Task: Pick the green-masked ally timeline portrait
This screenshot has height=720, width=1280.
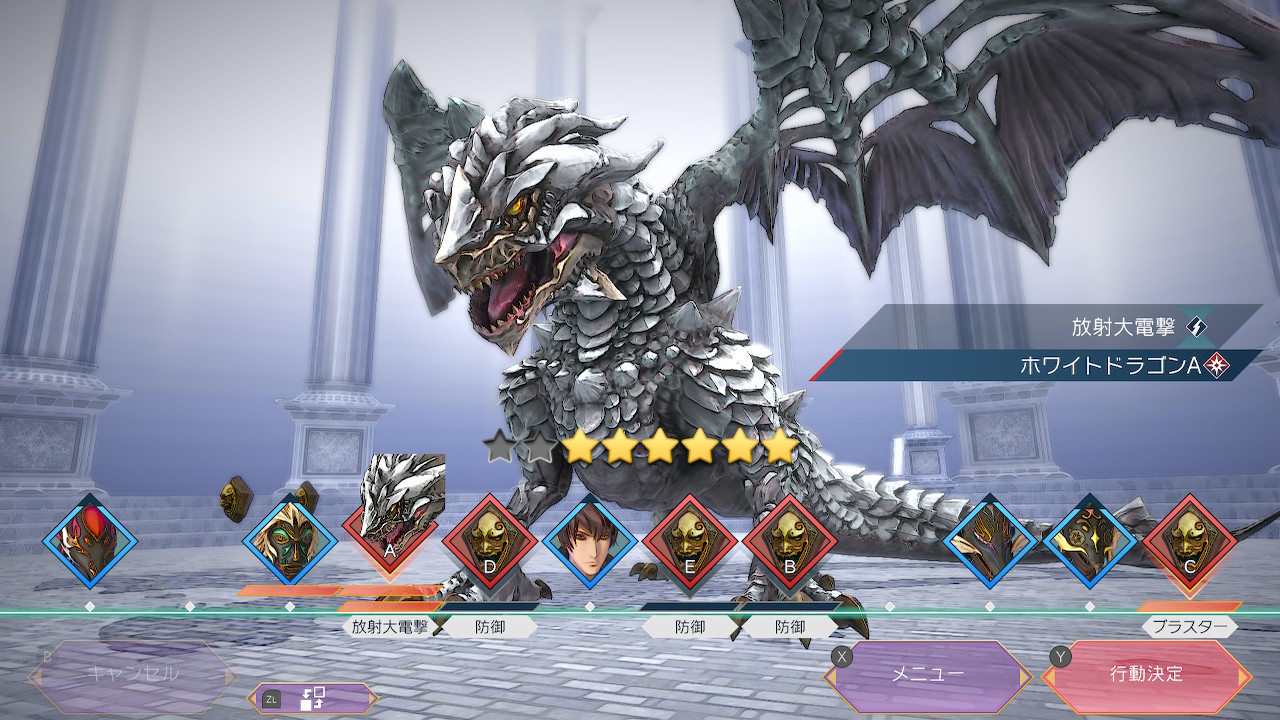Action: [290, 542]
